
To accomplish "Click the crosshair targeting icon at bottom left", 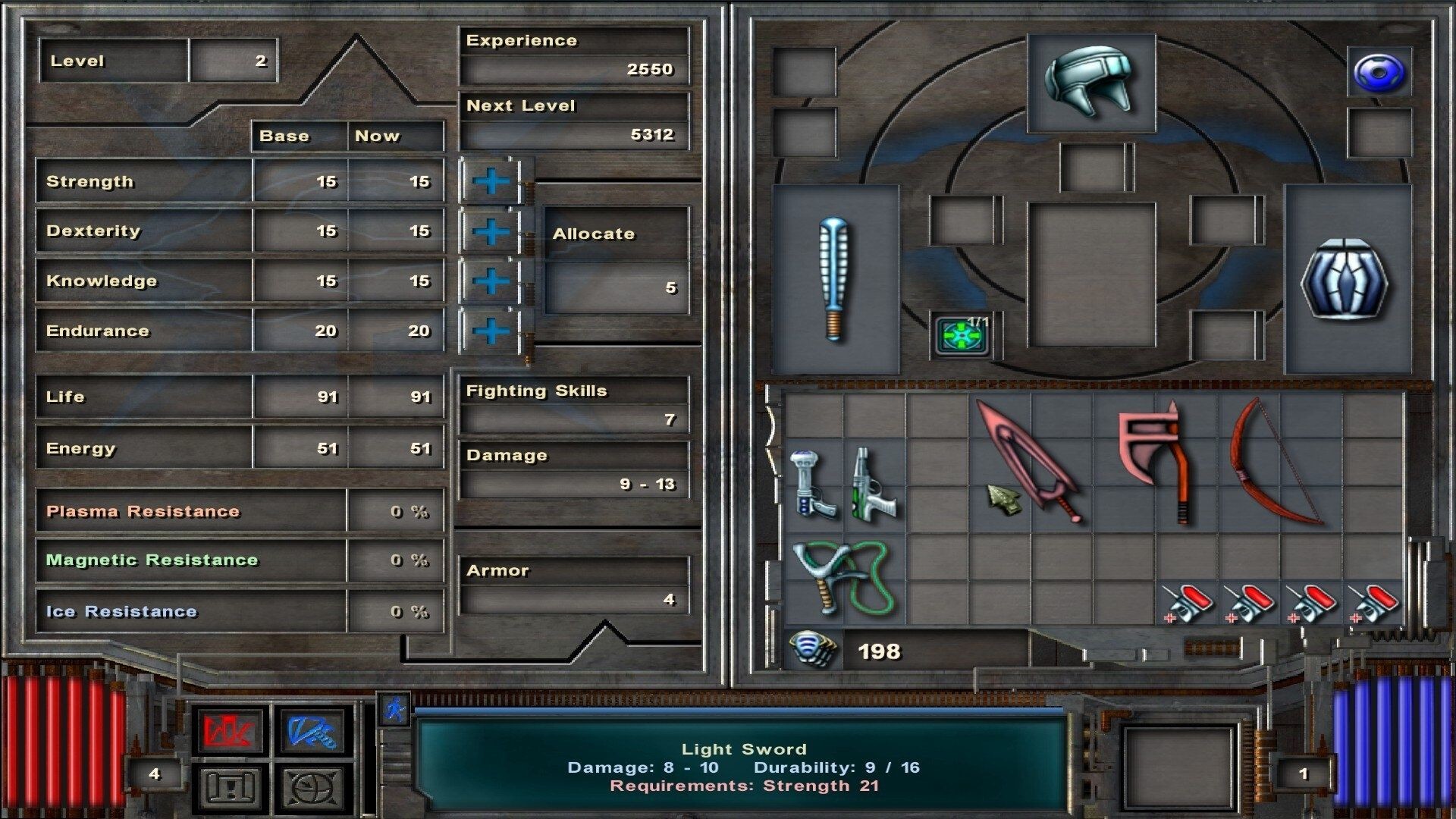I will (x=312, y=787).
